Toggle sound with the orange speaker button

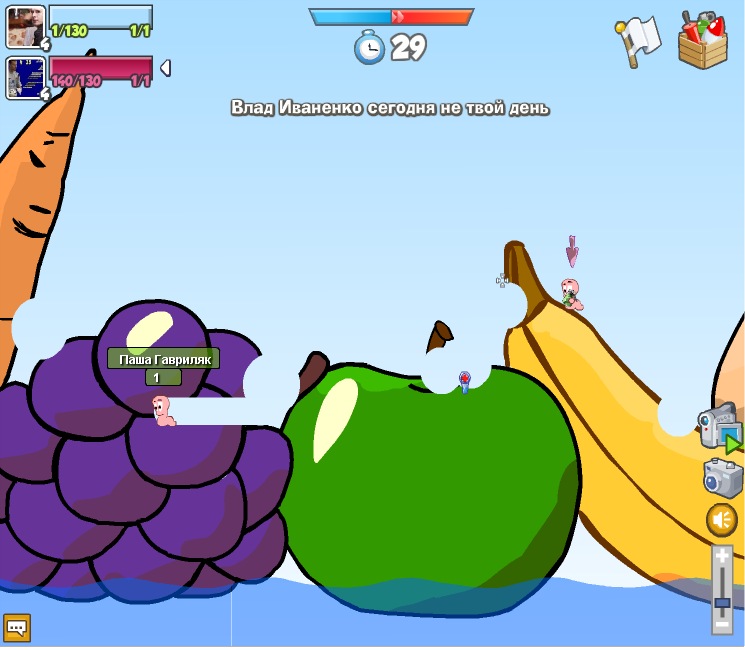[x=722, y=520]
